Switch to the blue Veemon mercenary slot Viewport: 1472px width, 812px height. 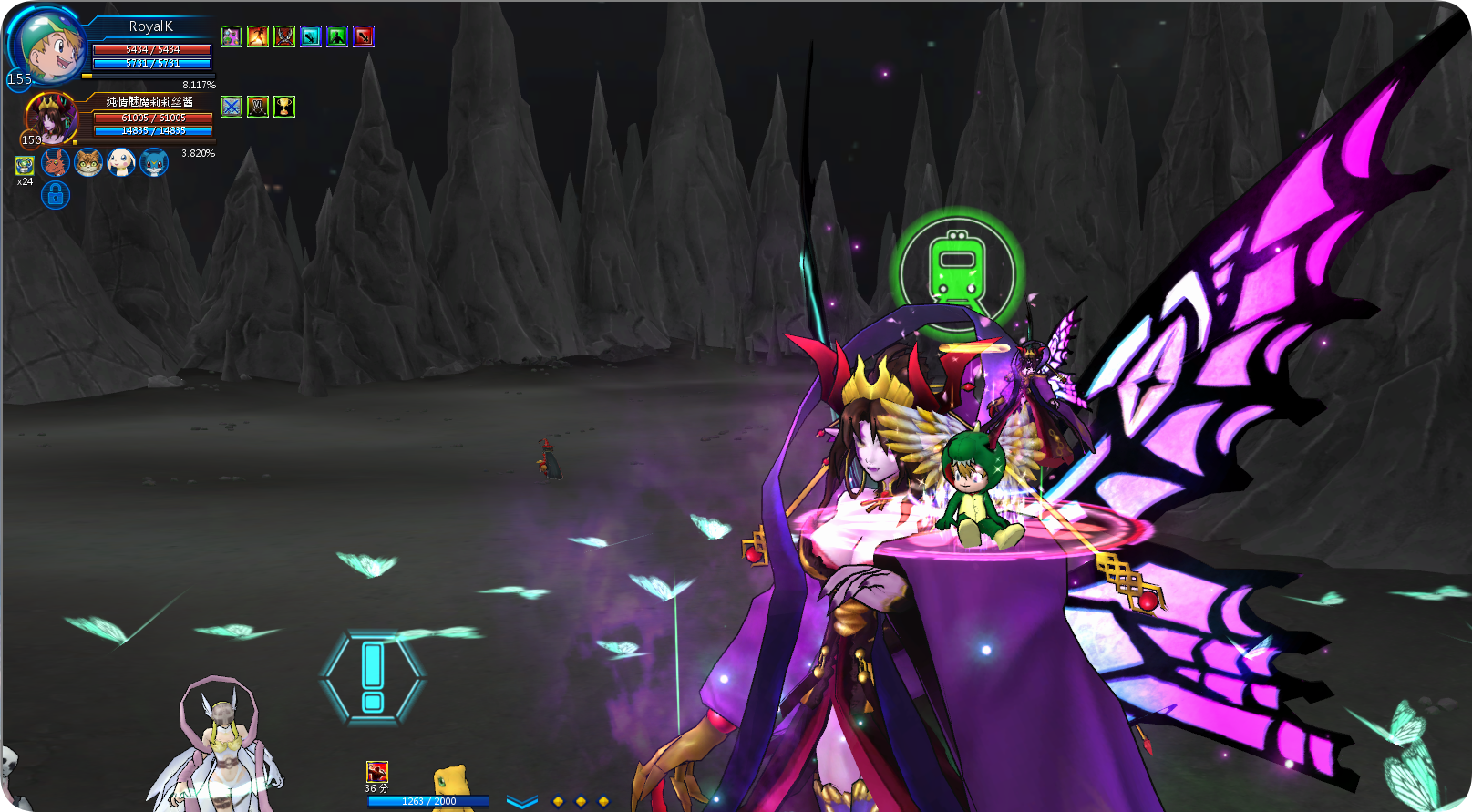coord(154,162)
